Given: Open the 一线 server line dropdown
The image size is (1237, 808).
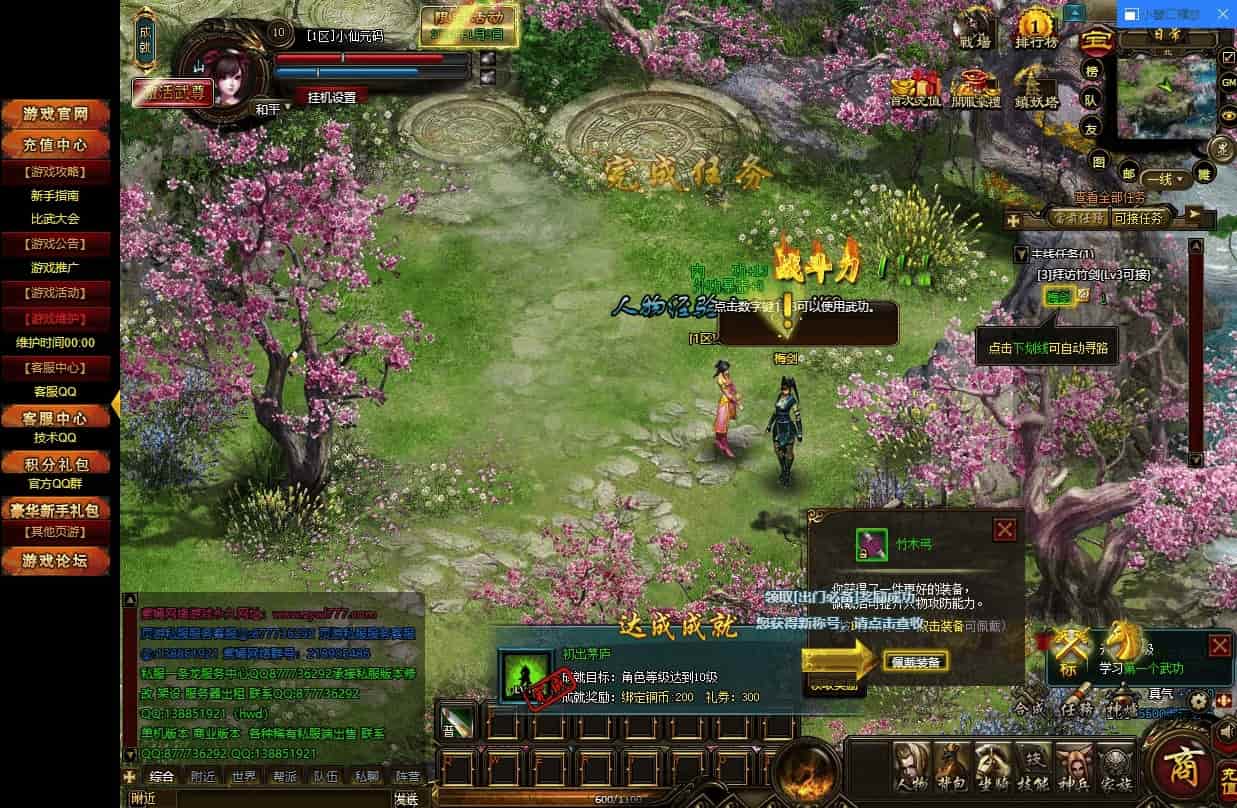Looking at the screenshot, I should pos(1166,180).
